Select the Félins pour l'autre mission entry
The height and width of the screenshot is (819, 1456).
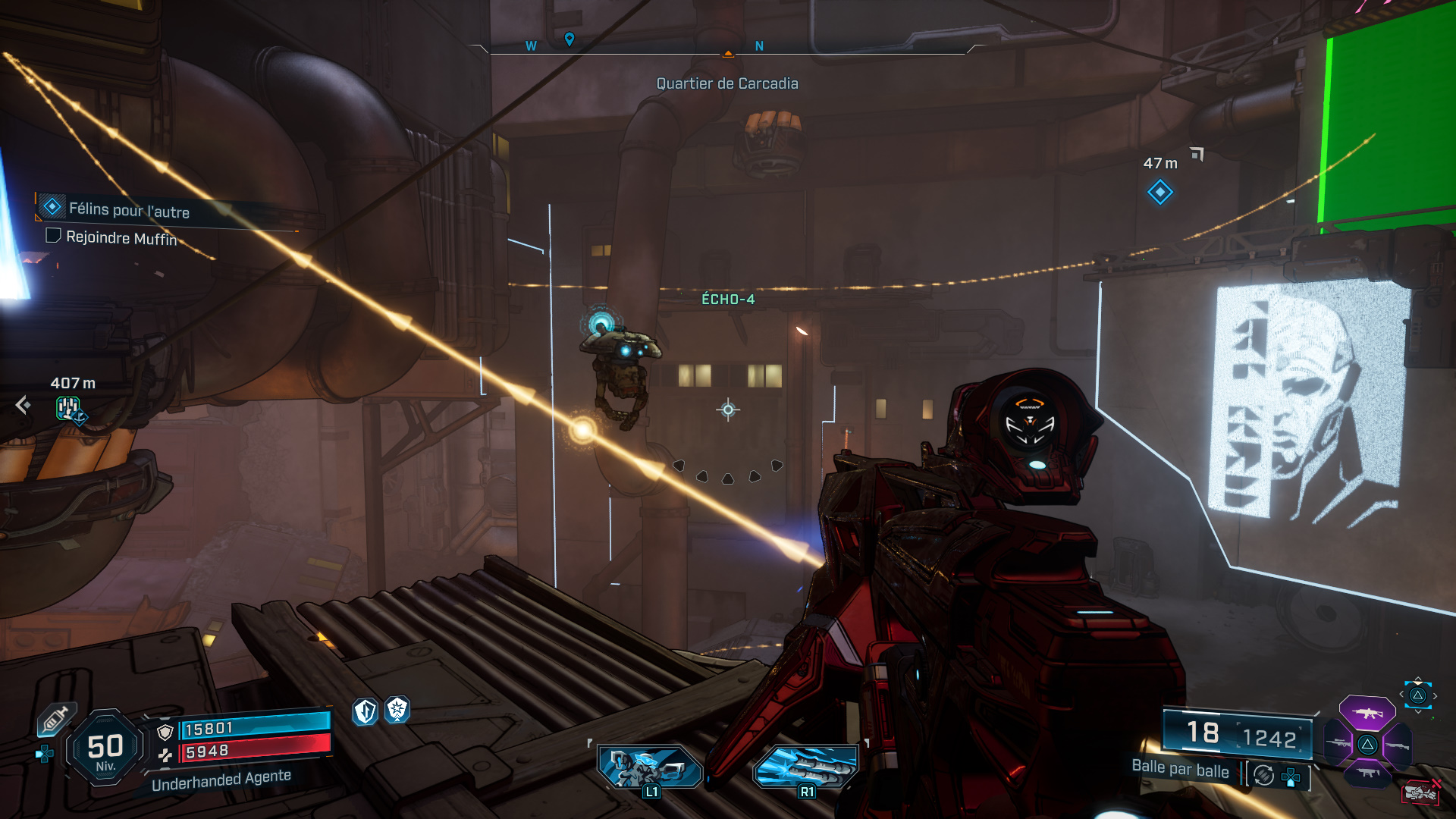127,208
